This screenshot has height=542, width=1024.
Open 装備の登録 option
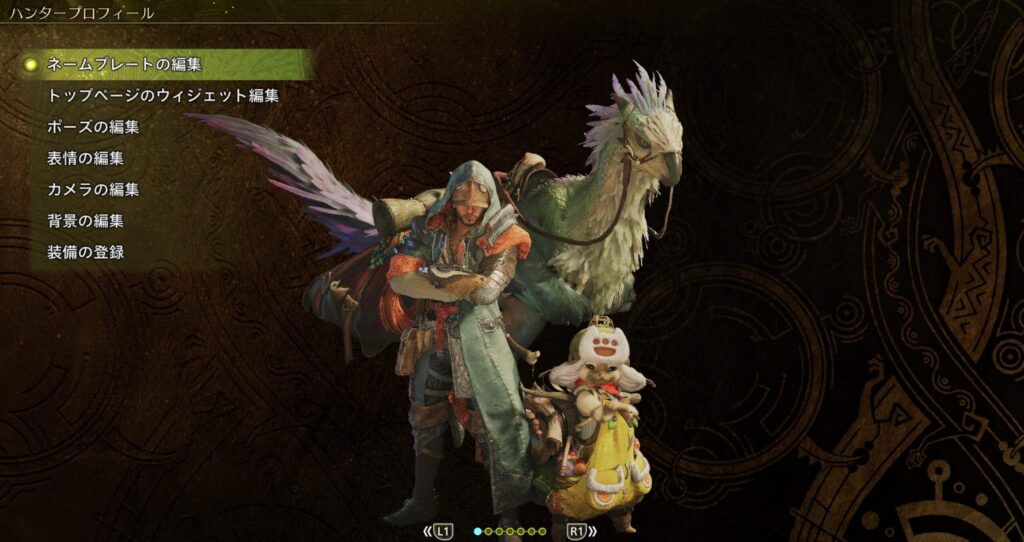point(86,251)
